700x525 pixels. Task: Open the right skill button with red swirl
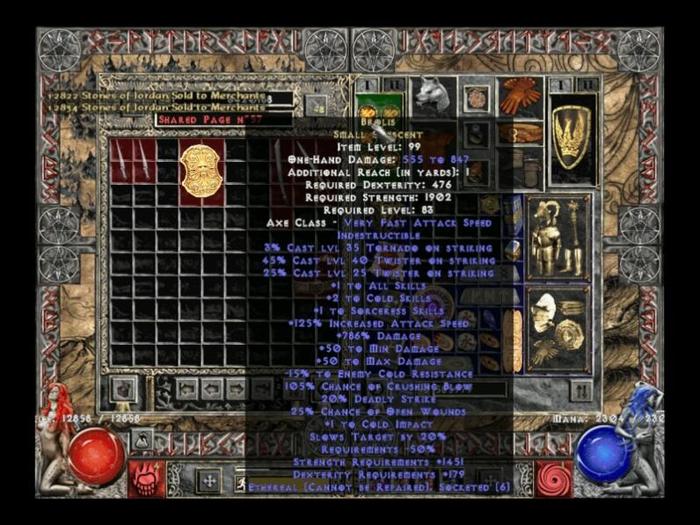554,478
